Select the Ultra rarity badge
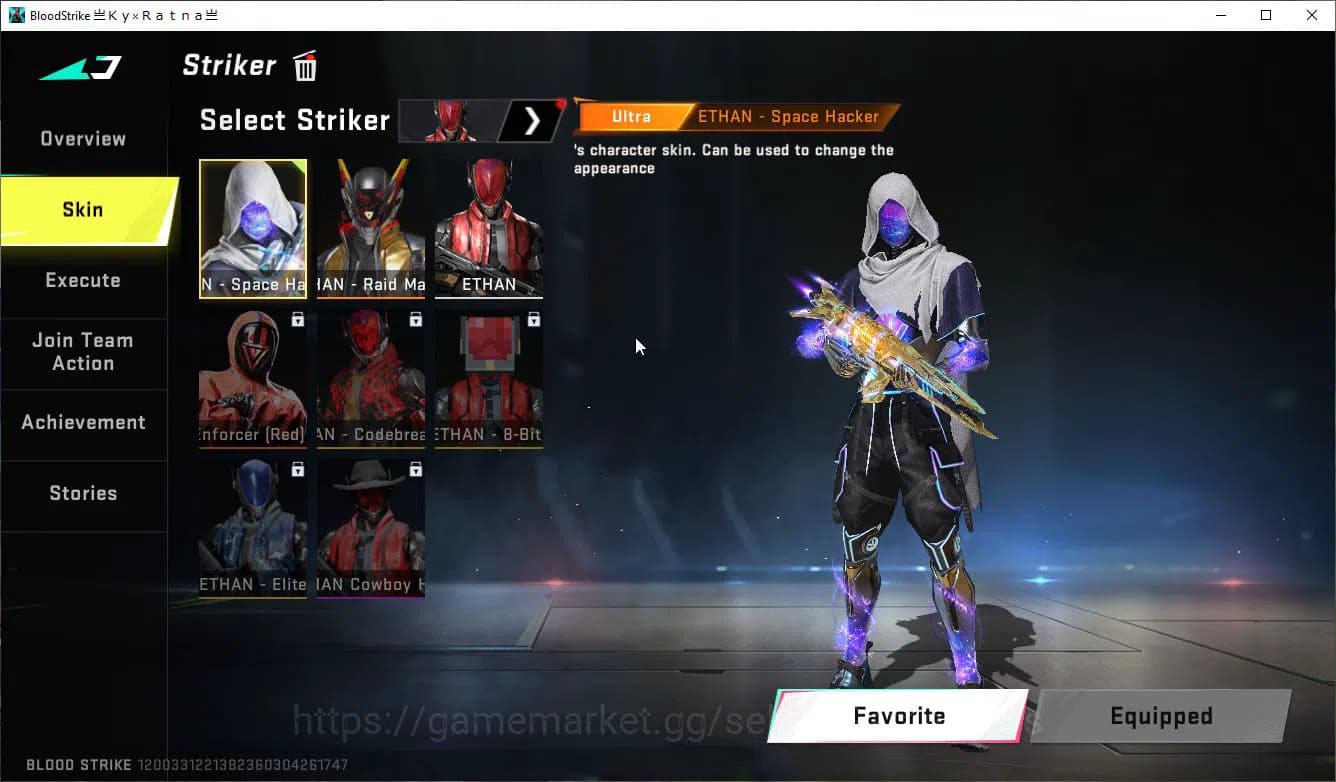The image size is (1336, 782). pyautogui.click(x=631, y=116)
